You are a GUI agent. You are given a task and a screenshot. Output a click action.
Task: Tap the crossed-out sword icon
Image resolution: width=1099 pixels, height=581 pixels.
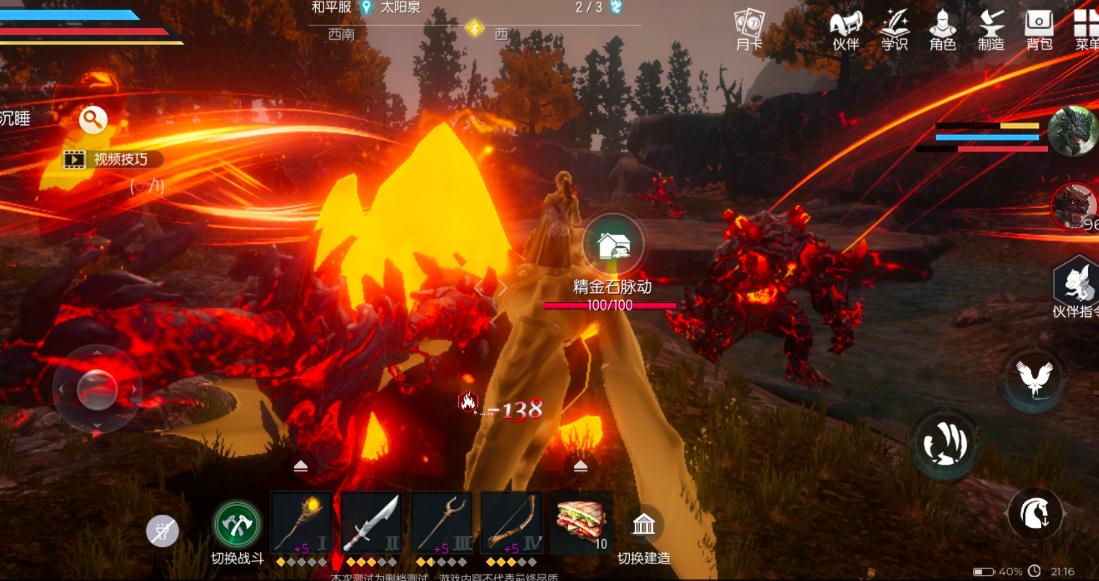pos(162,531)
